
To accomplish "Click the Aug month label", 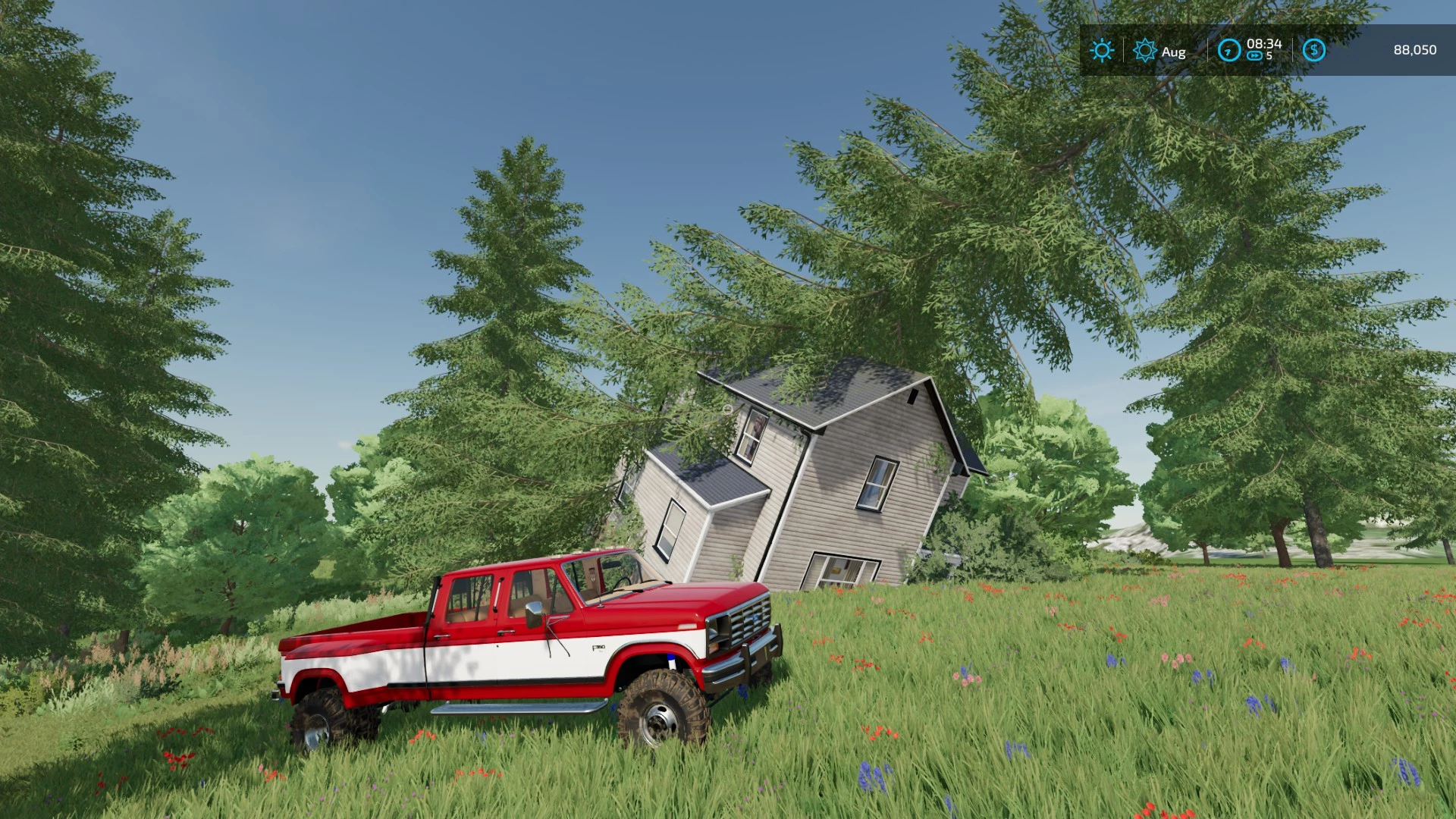I will click(x=1173, y=52).
